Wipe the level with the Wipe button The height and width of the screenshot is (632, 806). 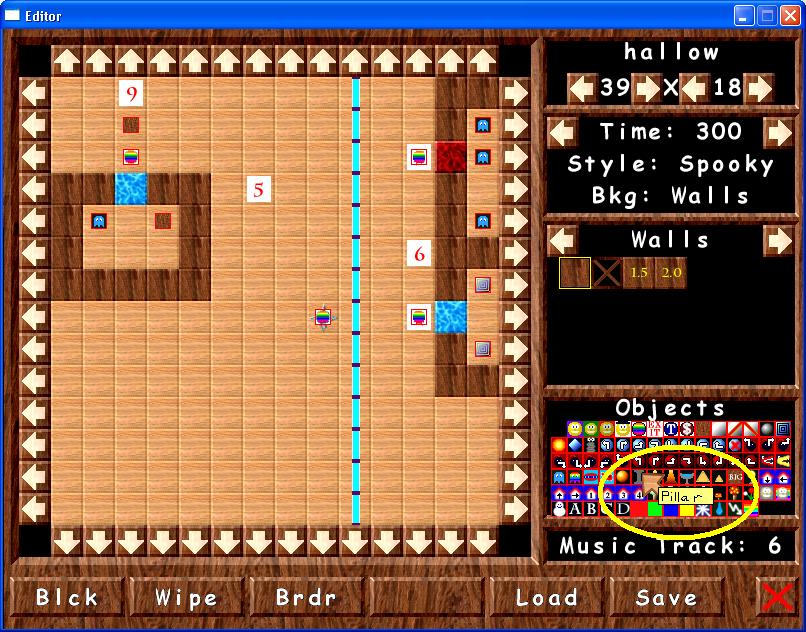click(187, 598)
